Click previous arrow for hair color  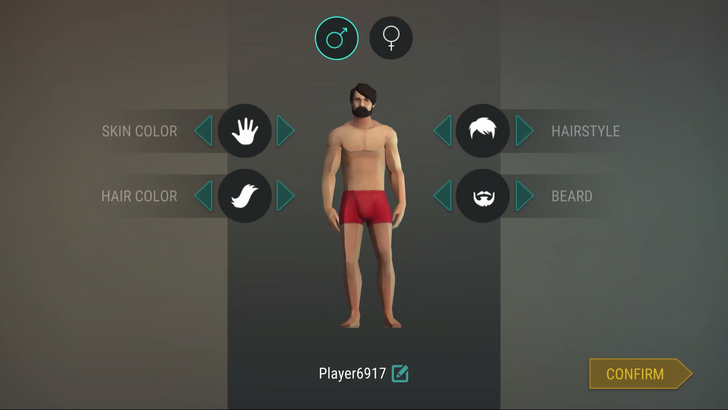coord(203,196)
